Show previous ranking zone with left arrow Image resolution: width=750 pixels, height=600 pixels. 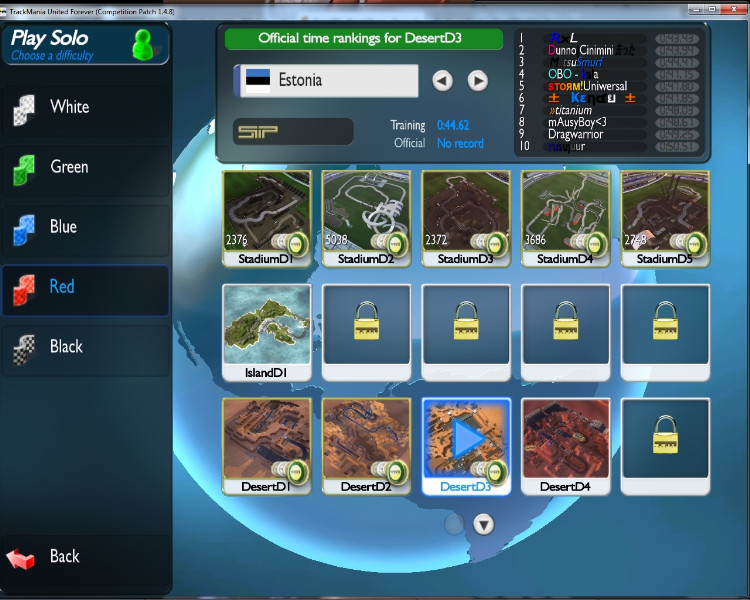pyautogui.click(x=443, y=81)
